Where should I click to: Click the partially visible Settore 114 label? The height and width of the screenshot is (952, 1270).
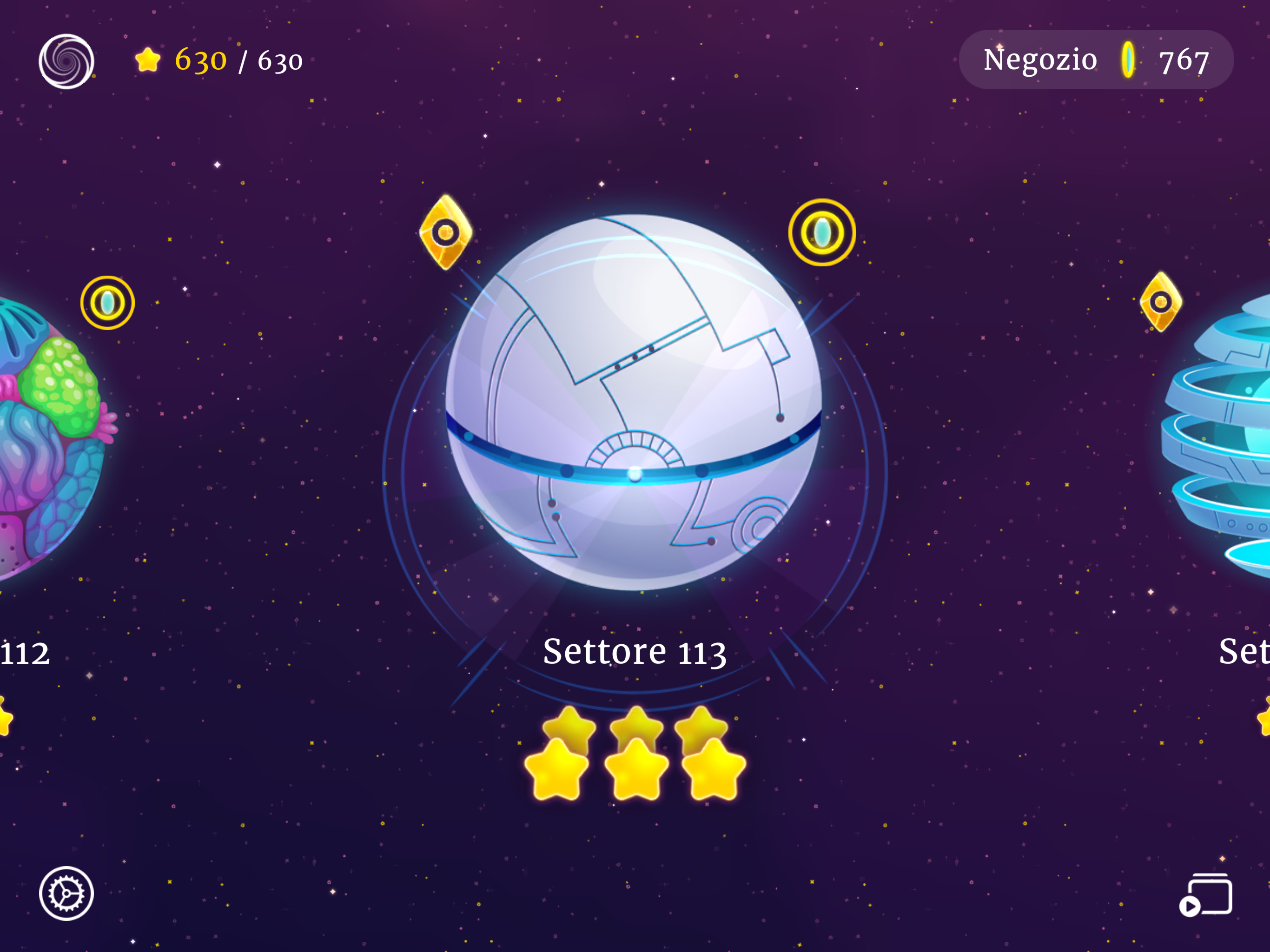[x=1246, y=651]
